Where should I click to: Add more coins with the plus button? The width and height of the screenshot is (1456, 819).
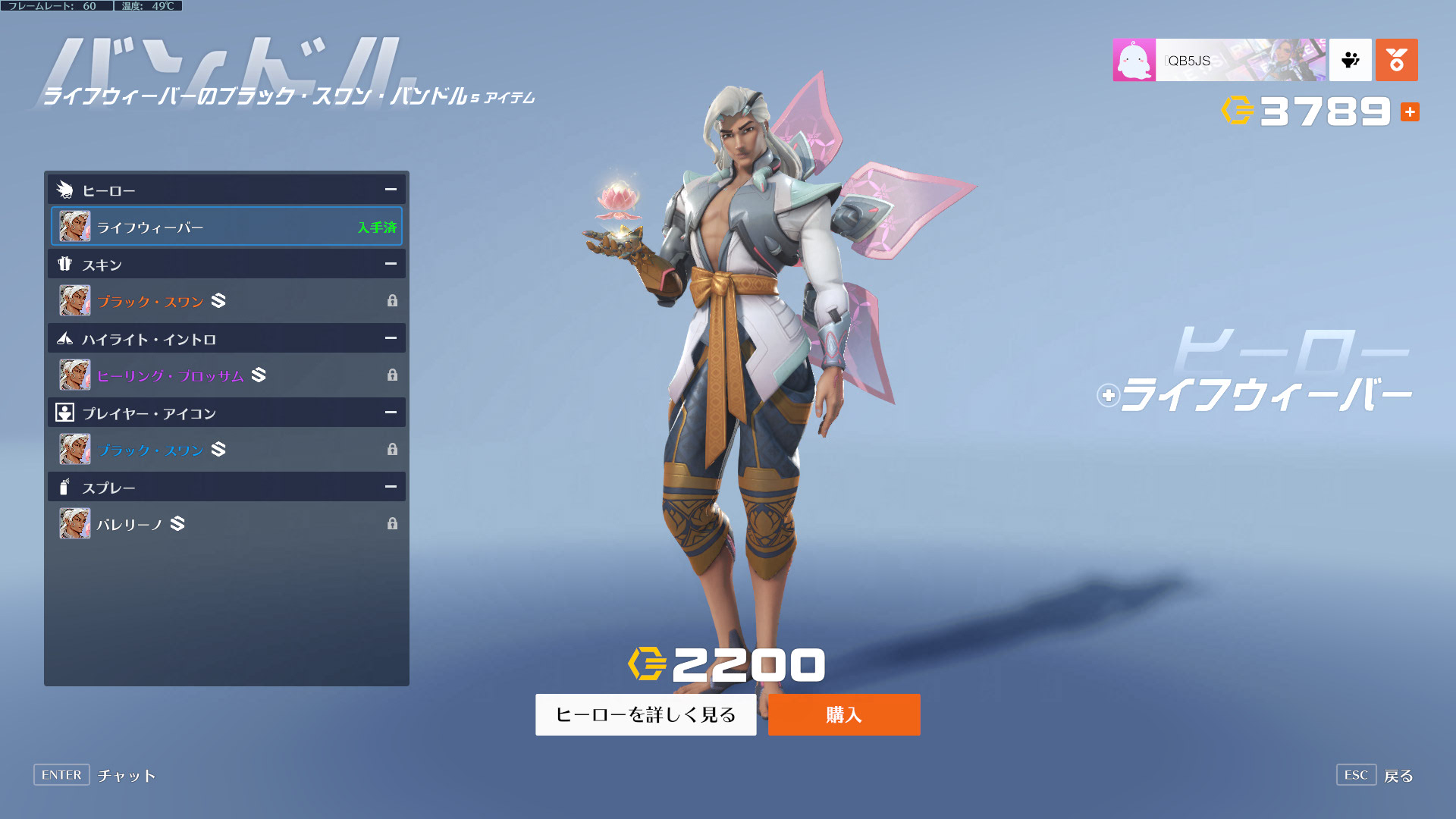[x=1410, y=112]
